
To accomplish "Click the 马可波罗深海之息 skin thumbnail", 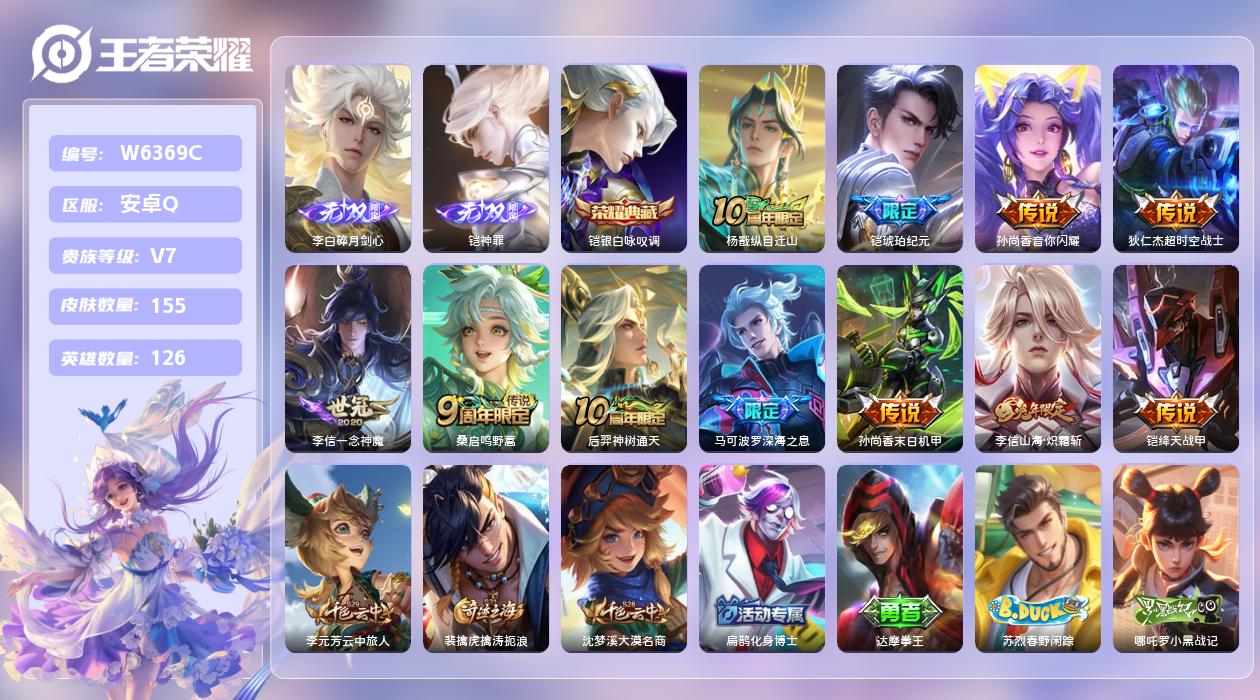I will tap(762, 358).
